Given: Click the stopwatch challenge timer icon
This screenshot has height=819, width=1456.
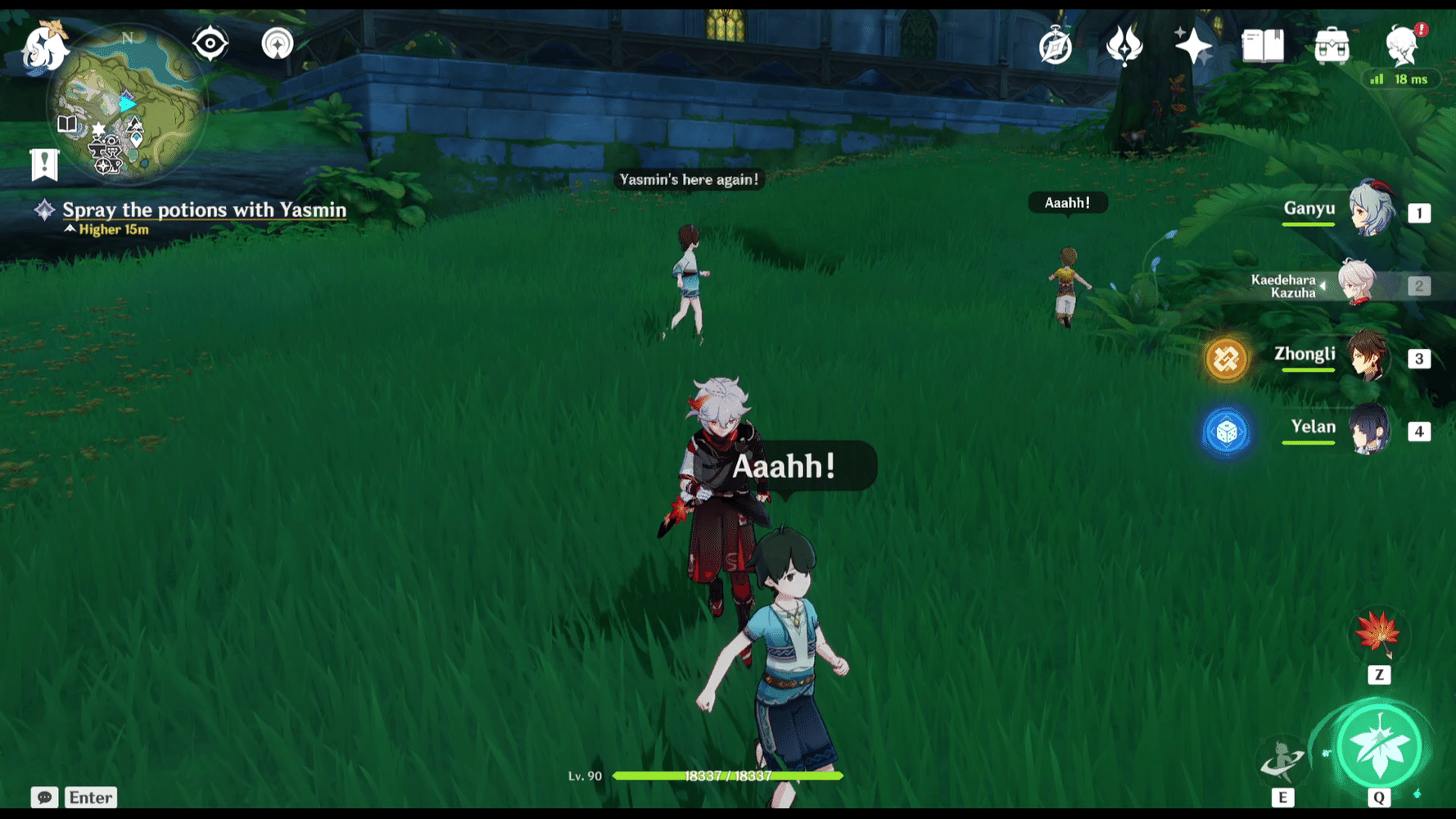Looking at the screenshot, I should tap(1056, 47).
